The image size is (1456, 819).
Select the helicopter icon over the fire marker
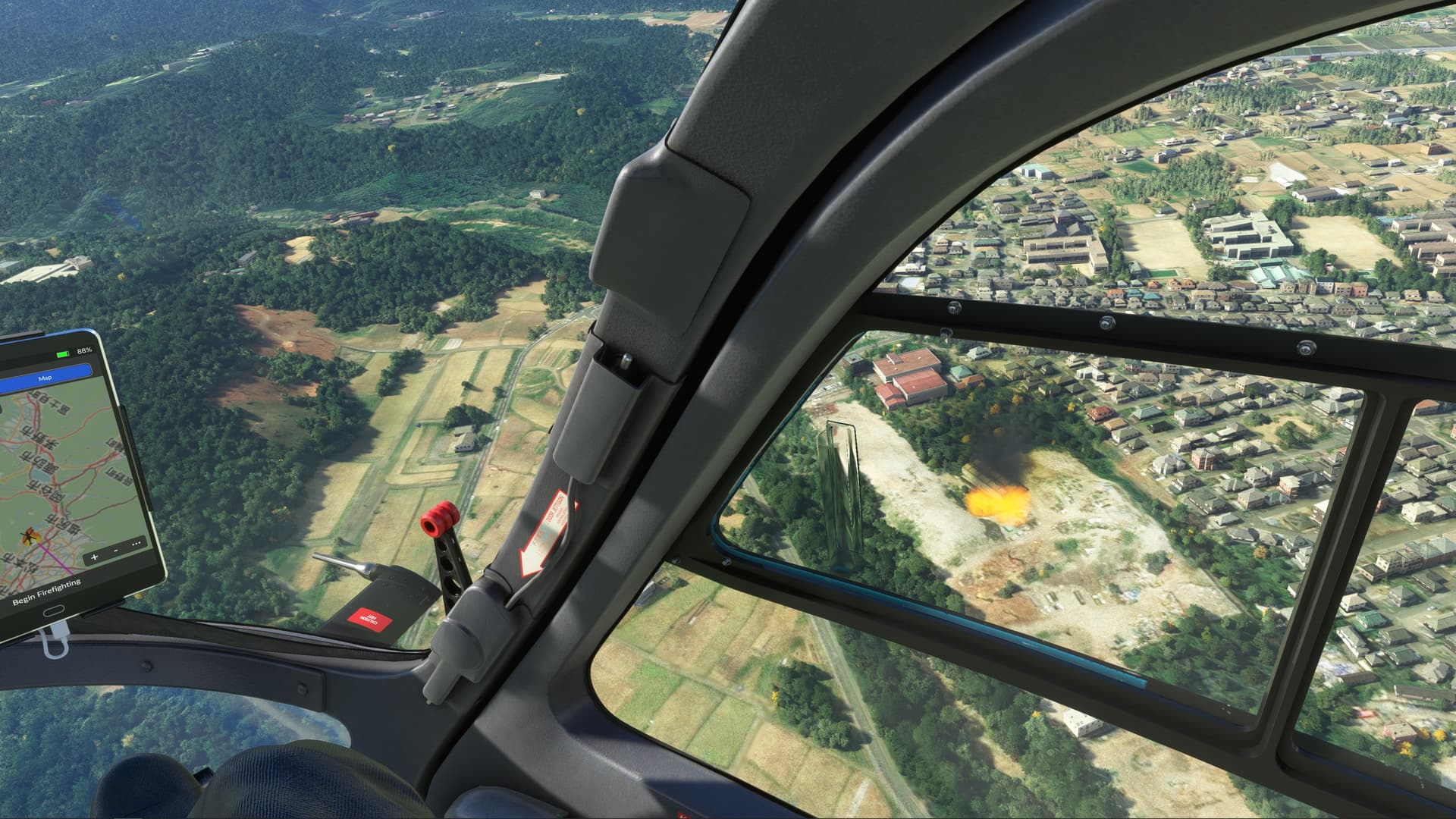click(27, 538)
